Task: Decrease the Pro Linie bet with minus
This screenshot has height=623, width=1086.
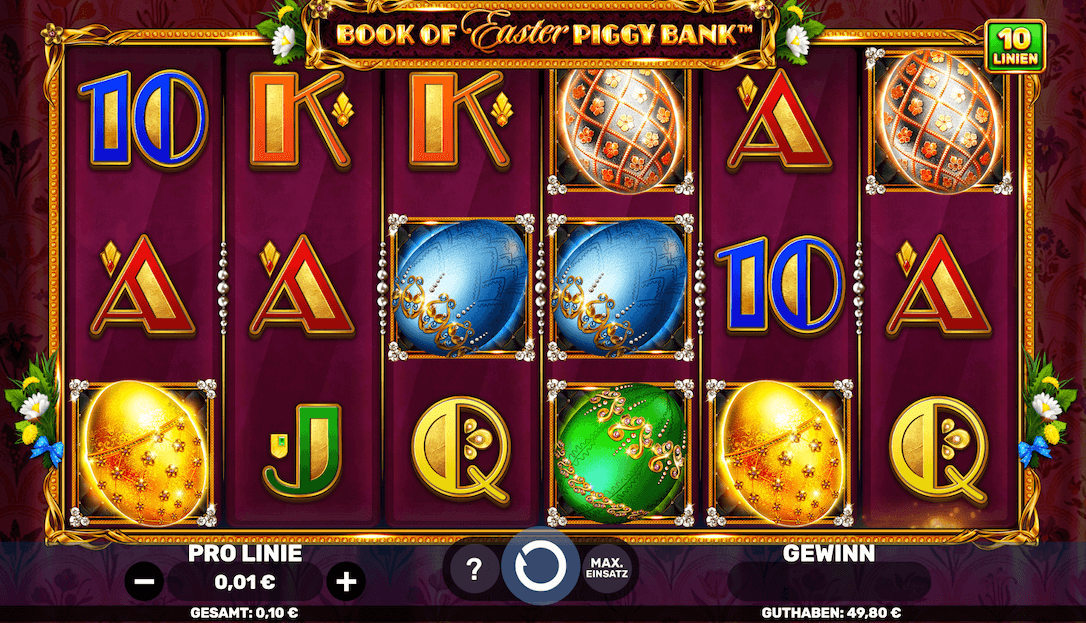Action: 145,581
